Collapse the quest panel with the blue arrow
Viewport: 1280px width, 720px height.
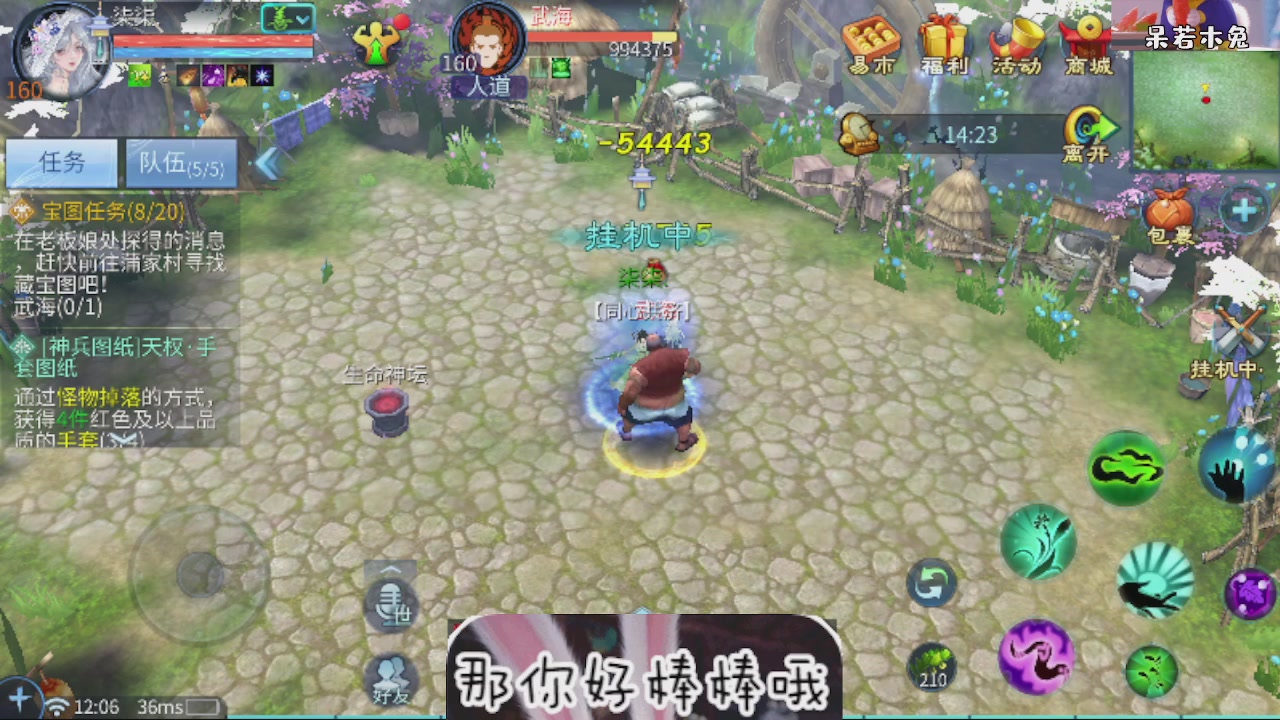click(x=268, y=161)
